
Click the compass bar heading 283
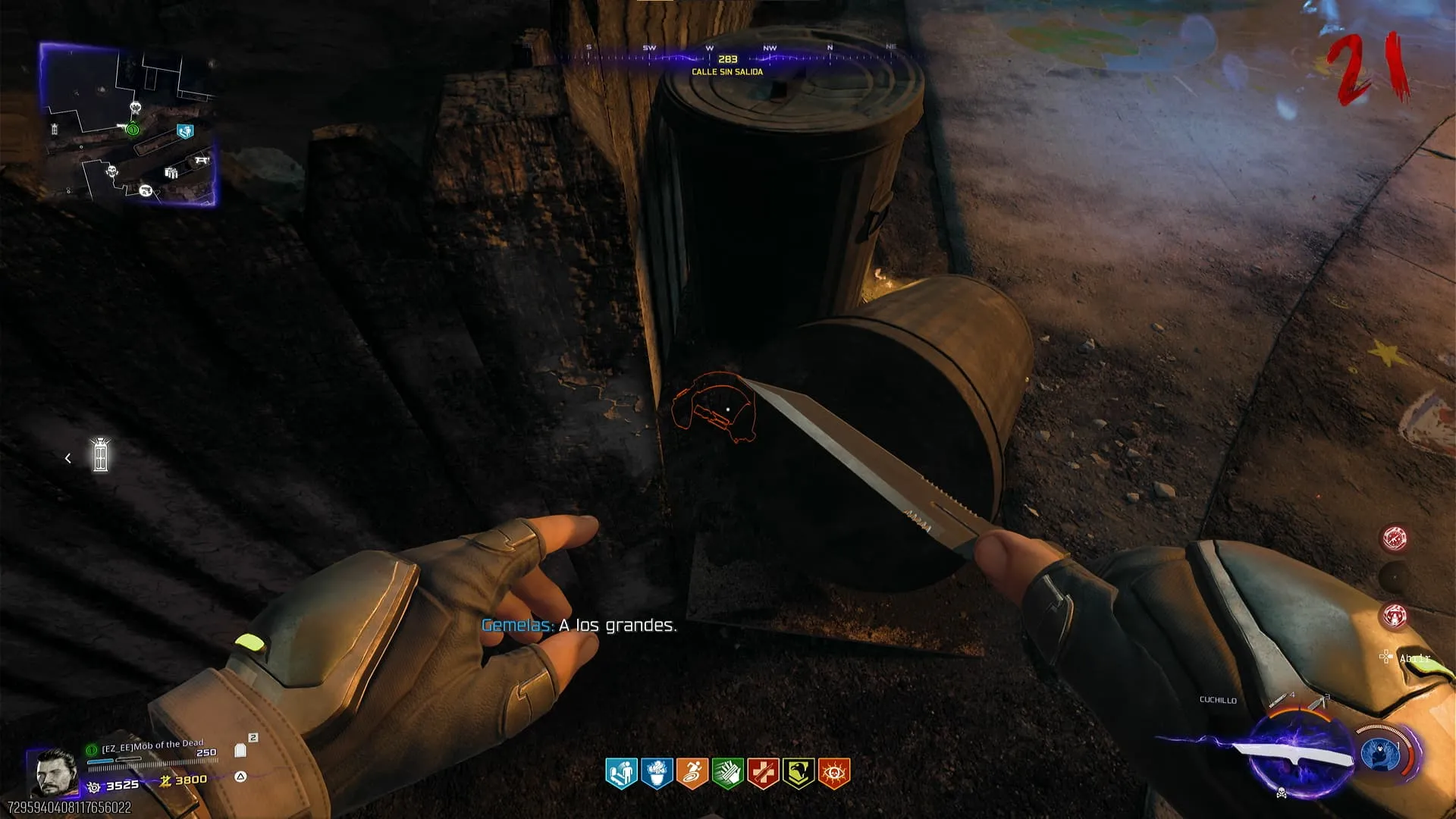pyautogui.click(x=727, y=58)
